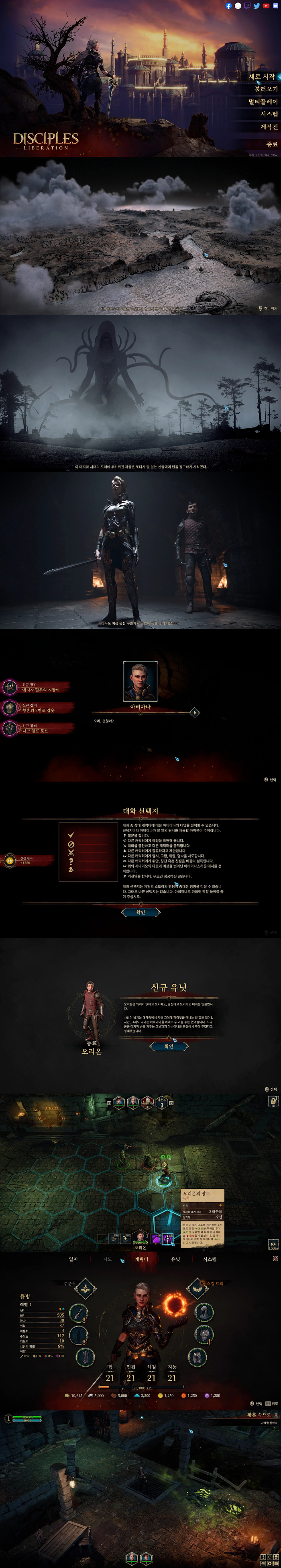Viewport: 281px width, 1568px height.
Task: Open the 주문서 spellbook icon
Action: (85, 1289)
